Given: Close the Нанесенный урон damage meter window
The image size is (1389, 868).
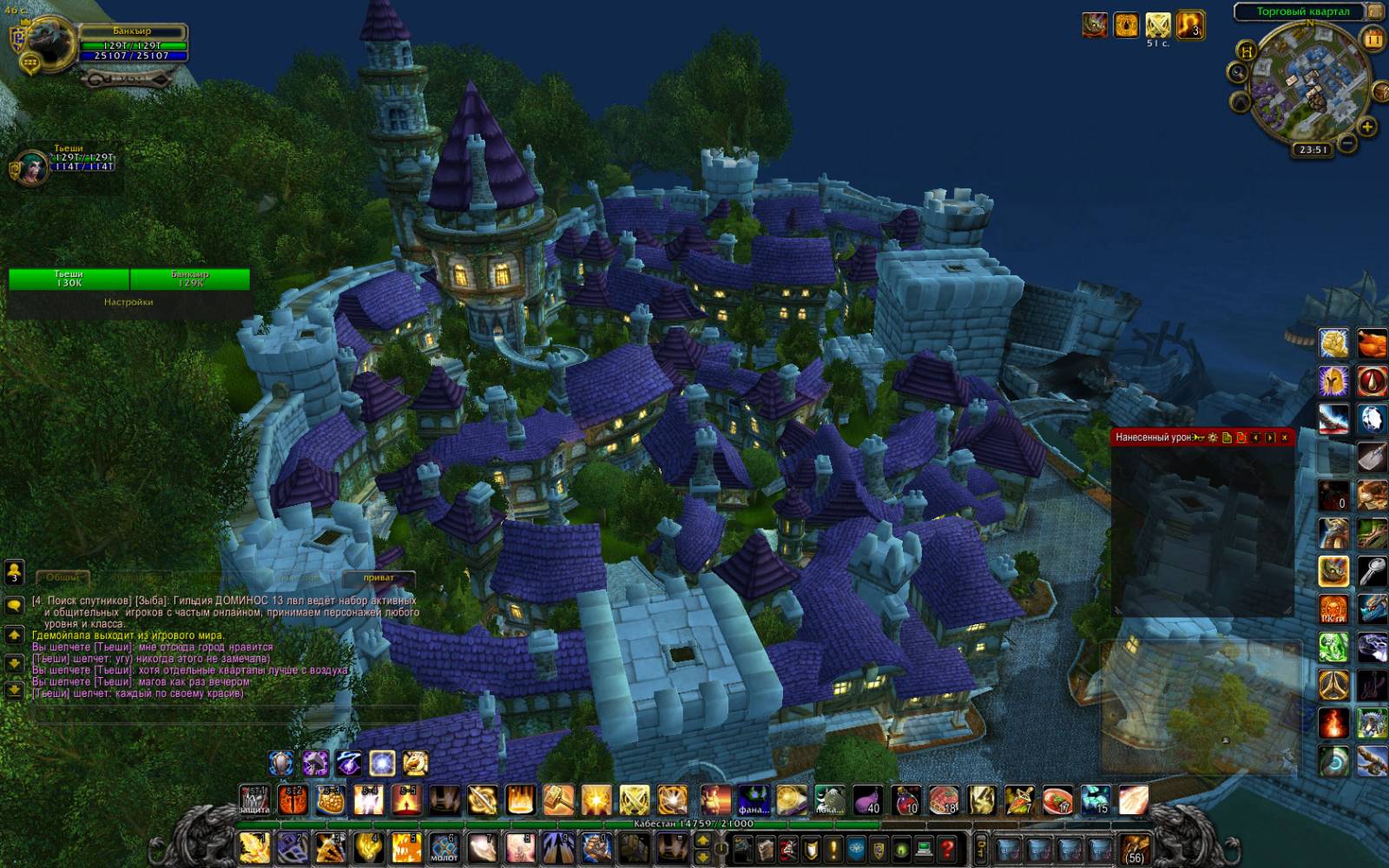Looking at the screenshot, I should tap(1284, 437).
